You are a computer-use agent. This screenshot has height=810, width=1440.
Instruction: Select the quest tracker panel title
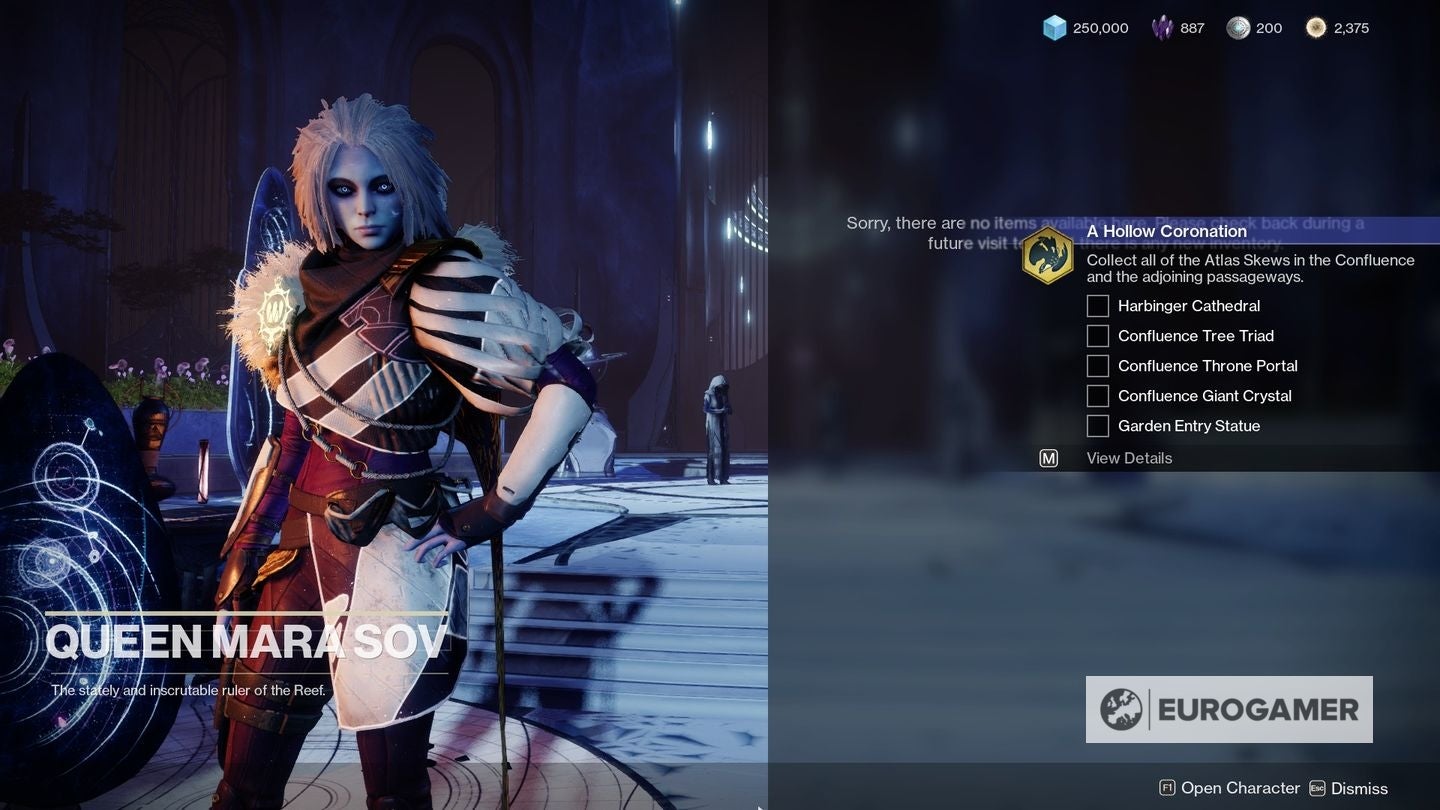tap(1166, 231)
